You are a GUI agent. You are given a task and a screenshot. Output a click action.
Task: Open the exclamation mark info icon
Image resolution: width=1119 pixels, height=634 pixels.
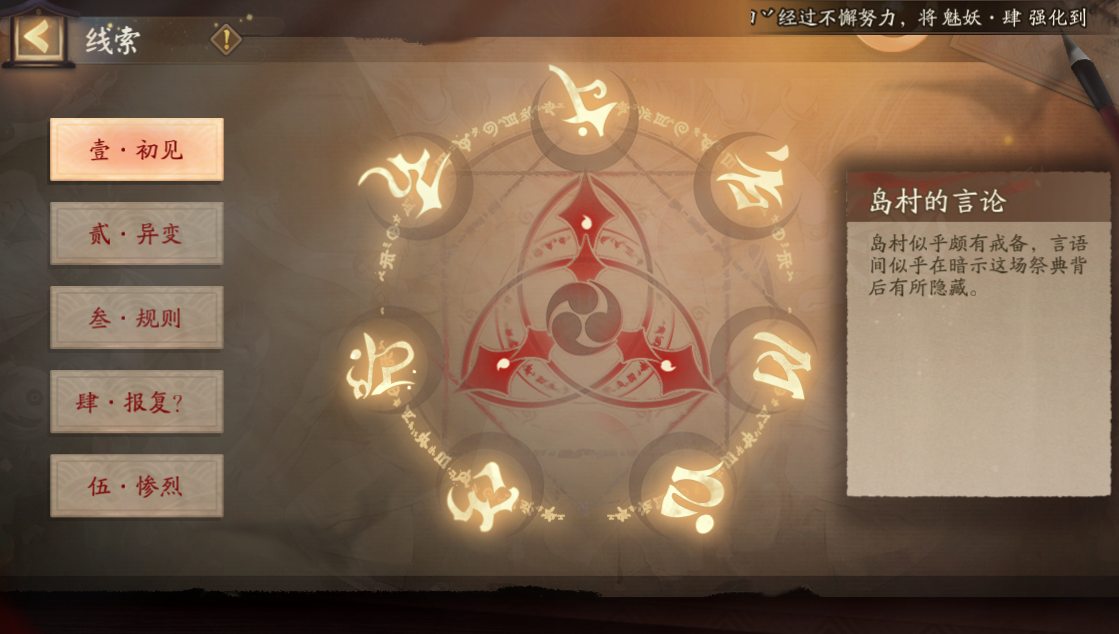[x=227, y=39]
